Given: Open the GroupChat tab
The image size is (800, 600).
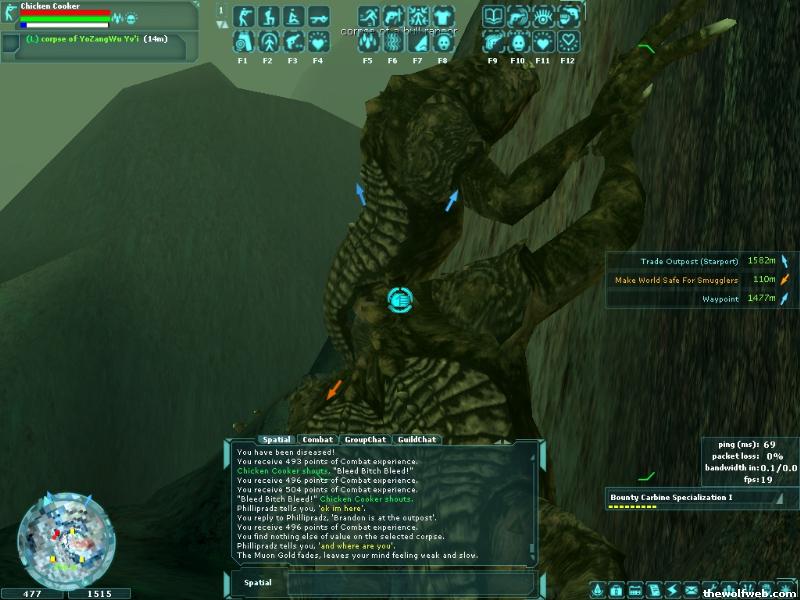Looking at the screenshot, I should pos(364,439).
